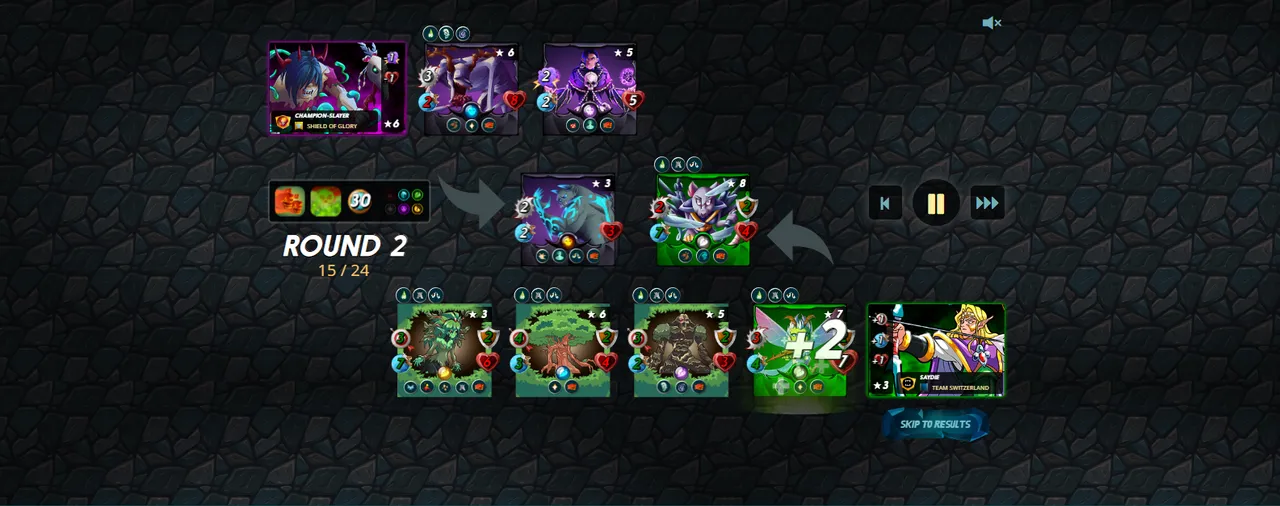Select the Champion-Slayer summoner card
The height and width of the screenshot is (506, 1280).
click(337, 88)
